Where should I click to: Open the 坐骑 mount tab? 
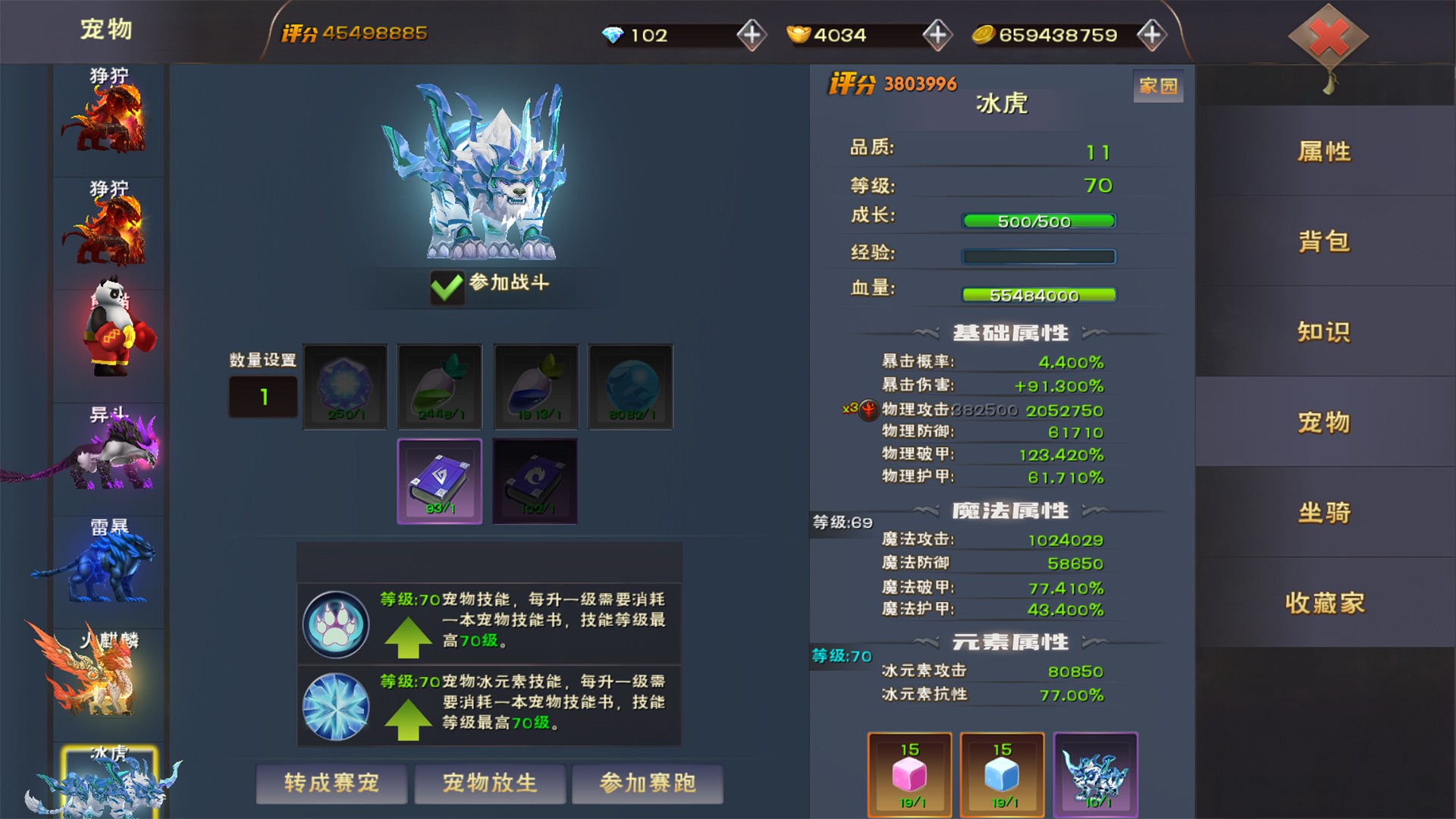(1324, 513)
